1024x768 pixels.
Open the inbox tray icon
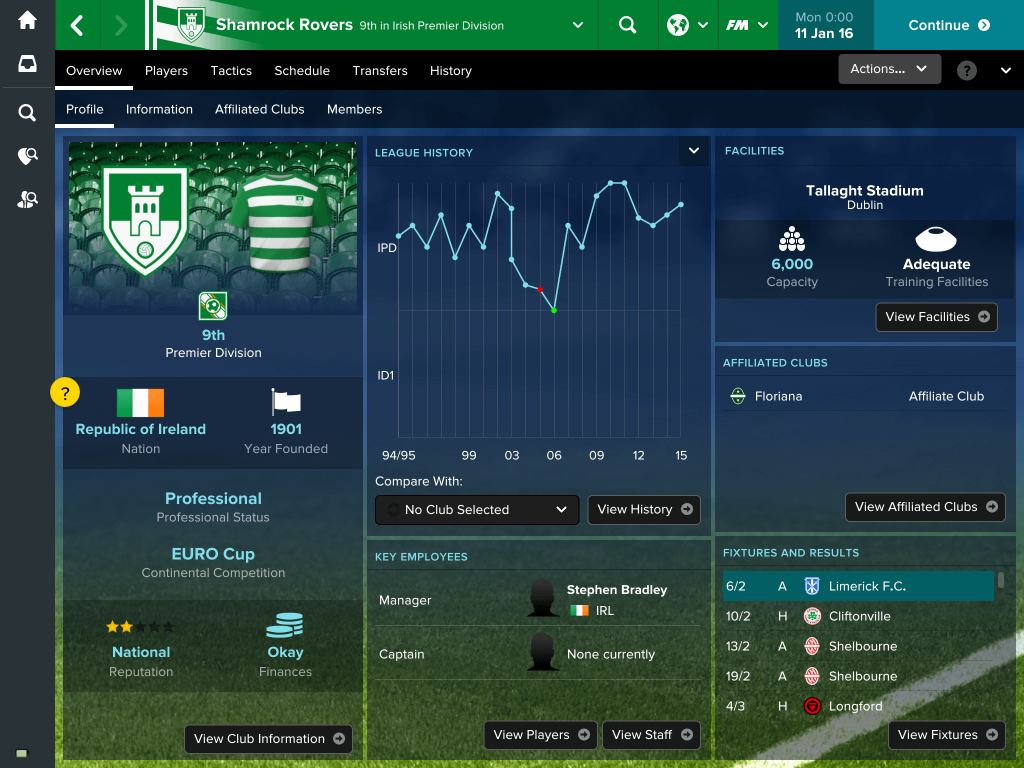click(27, 64)
